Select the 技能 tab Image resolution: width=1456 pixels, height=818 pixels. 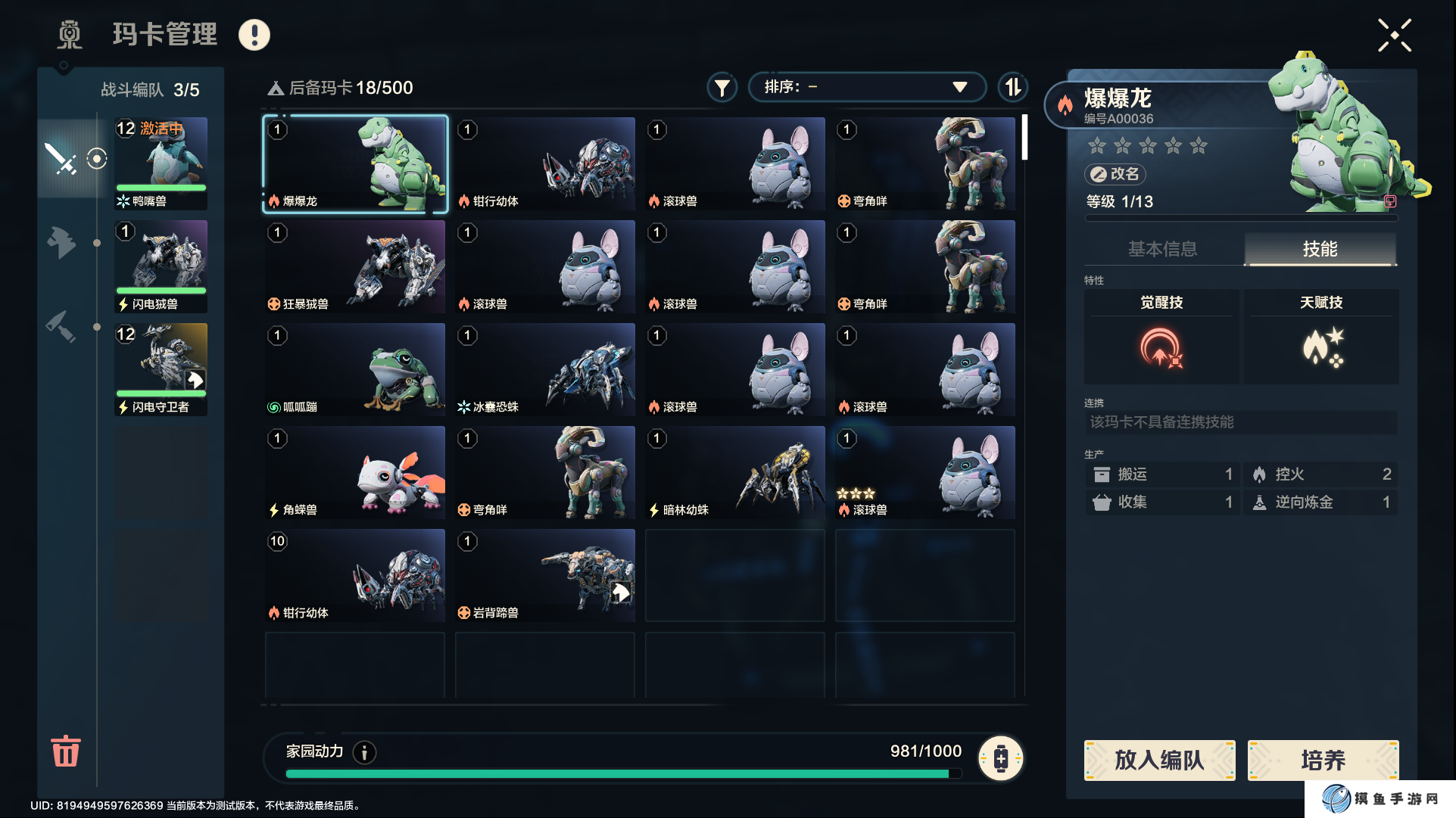tap(1320, 249)
